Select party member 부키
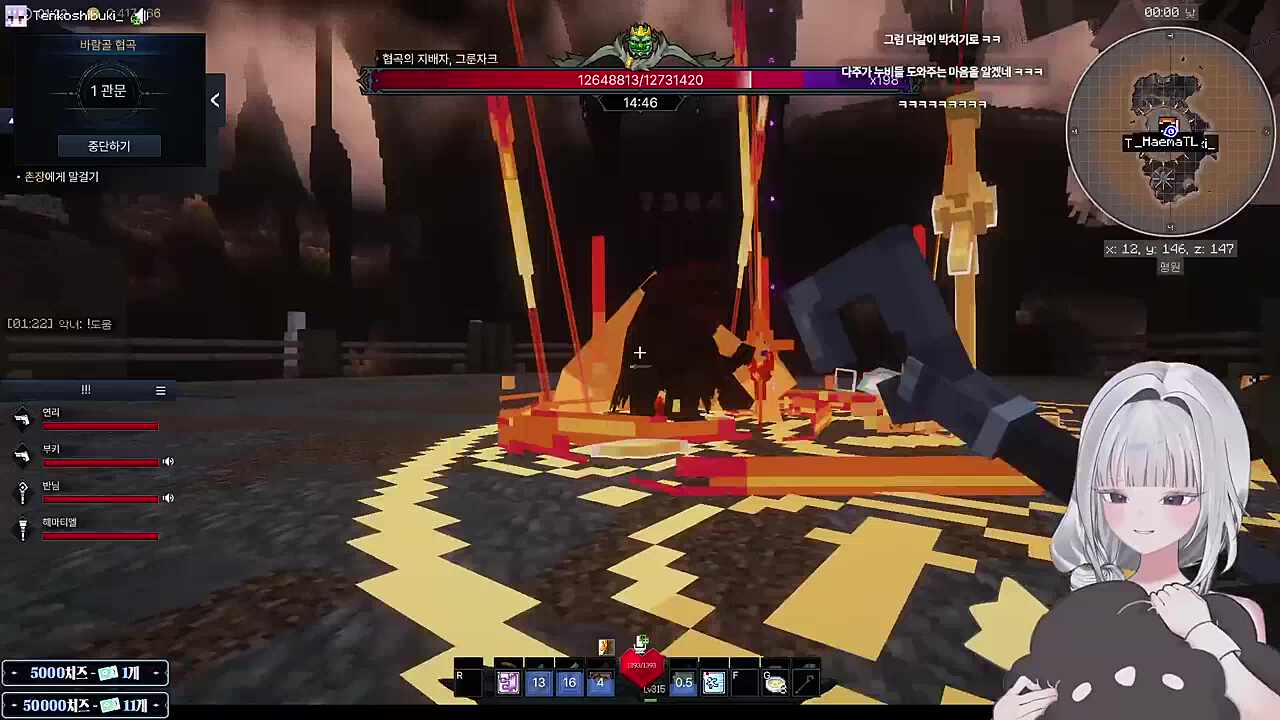1280x720 pixels. [51, 450]
